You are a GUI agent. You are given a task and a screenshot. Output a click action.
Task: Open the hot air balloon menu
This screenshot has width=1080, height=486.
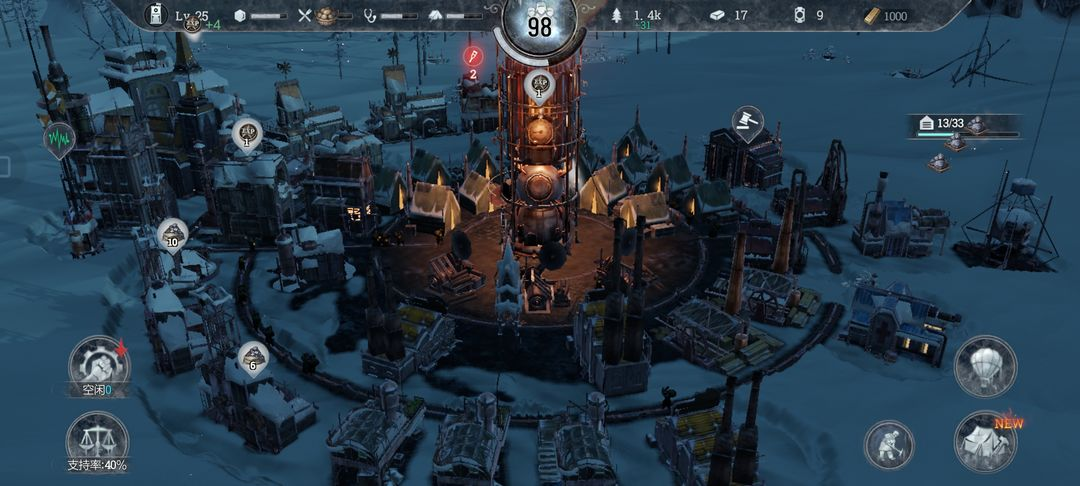pos(985,365)
